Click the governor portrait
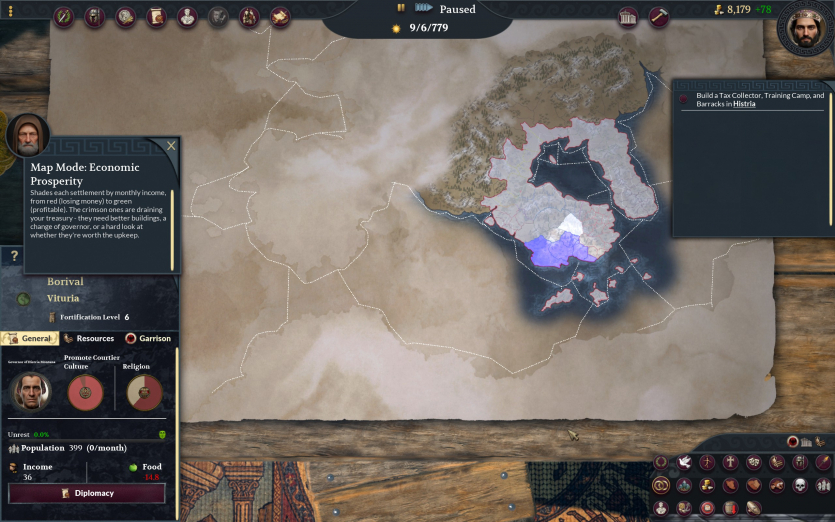The height and width of the screenshot is (522, 835). coord(30,391)
